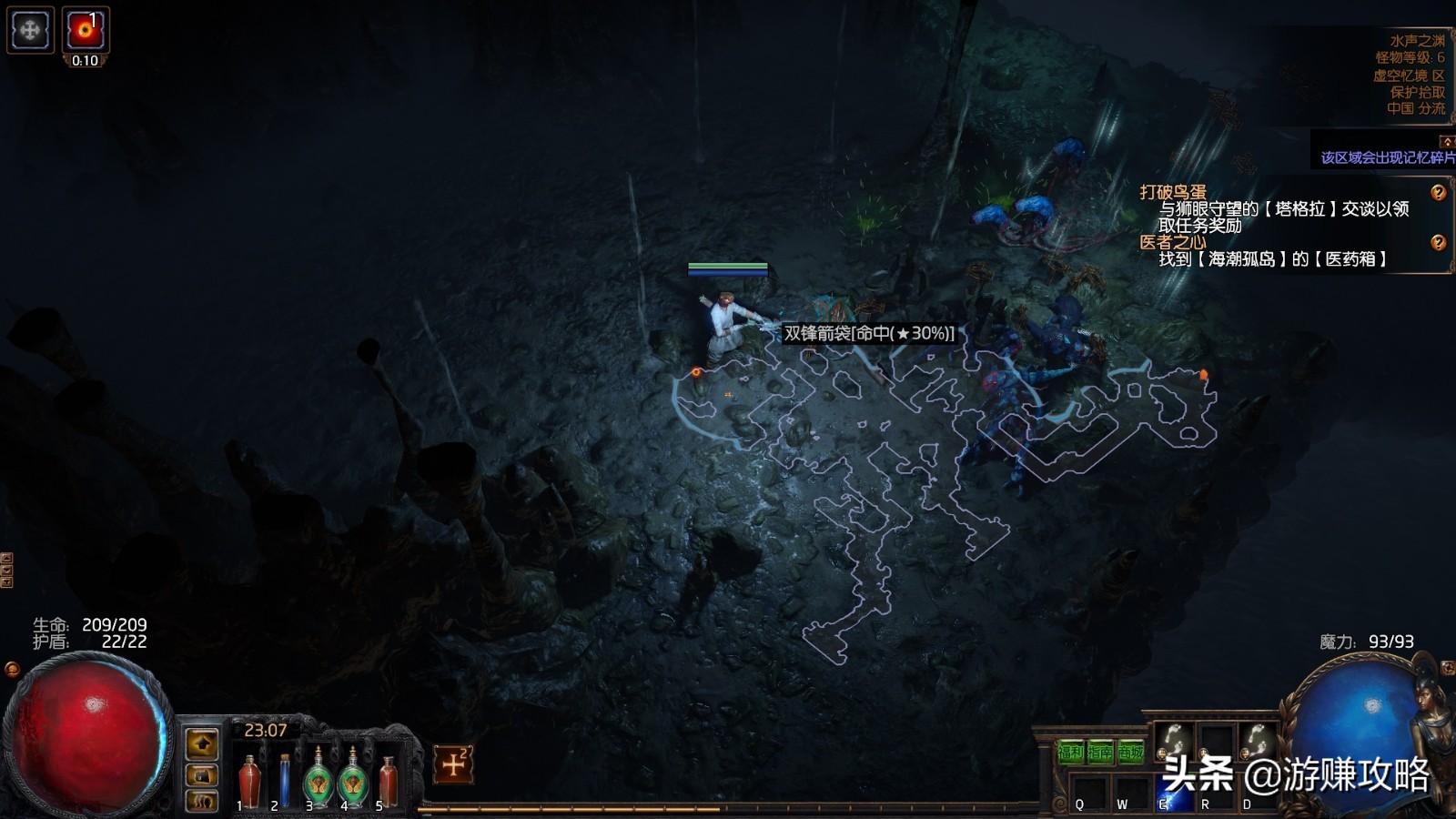Use the red life flask in slot 1
Screen dimensions: 1456x819
[x=249, y=780]
